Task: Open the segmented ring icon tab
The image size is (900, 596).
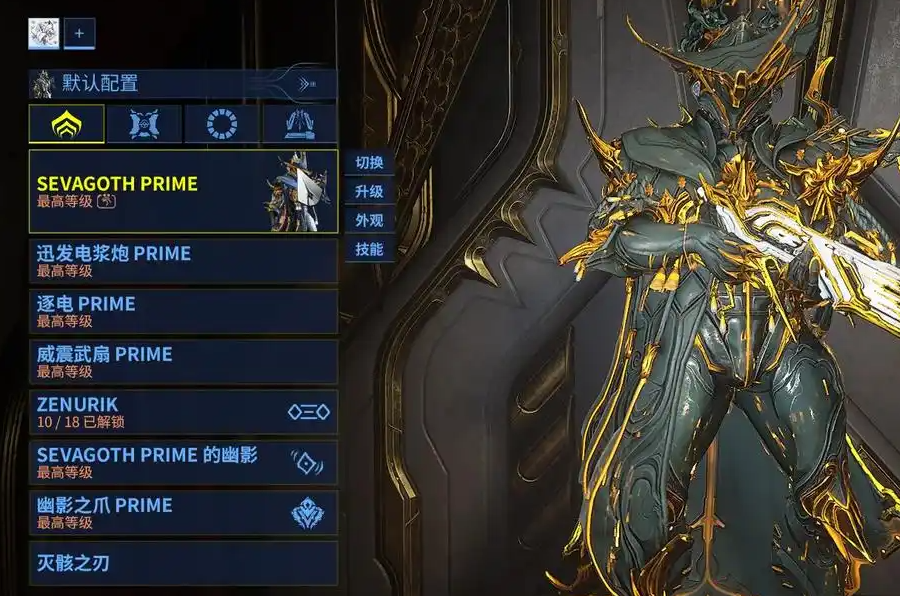Action: coord(222,124)
